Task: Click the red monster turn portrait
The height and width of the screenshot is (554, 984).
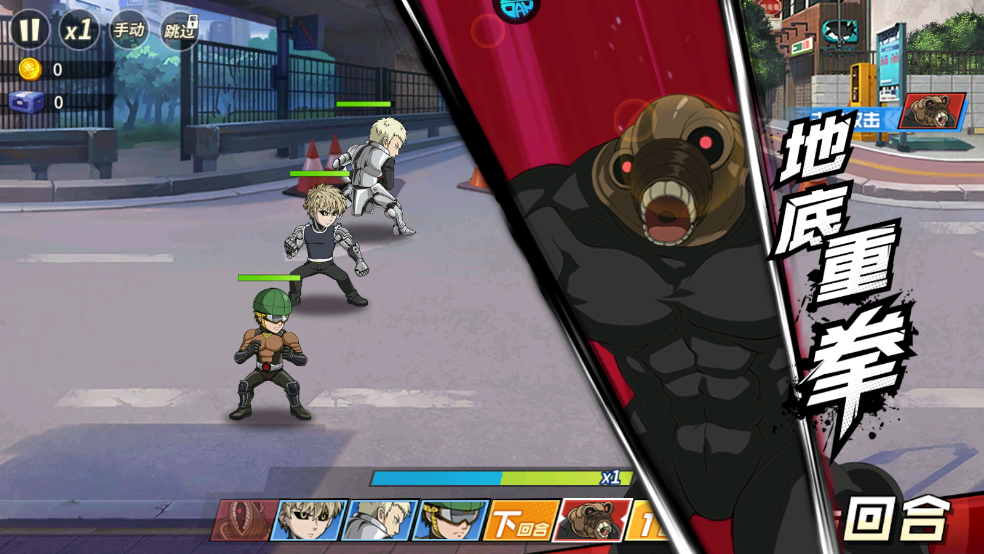Action: point(243,520)
